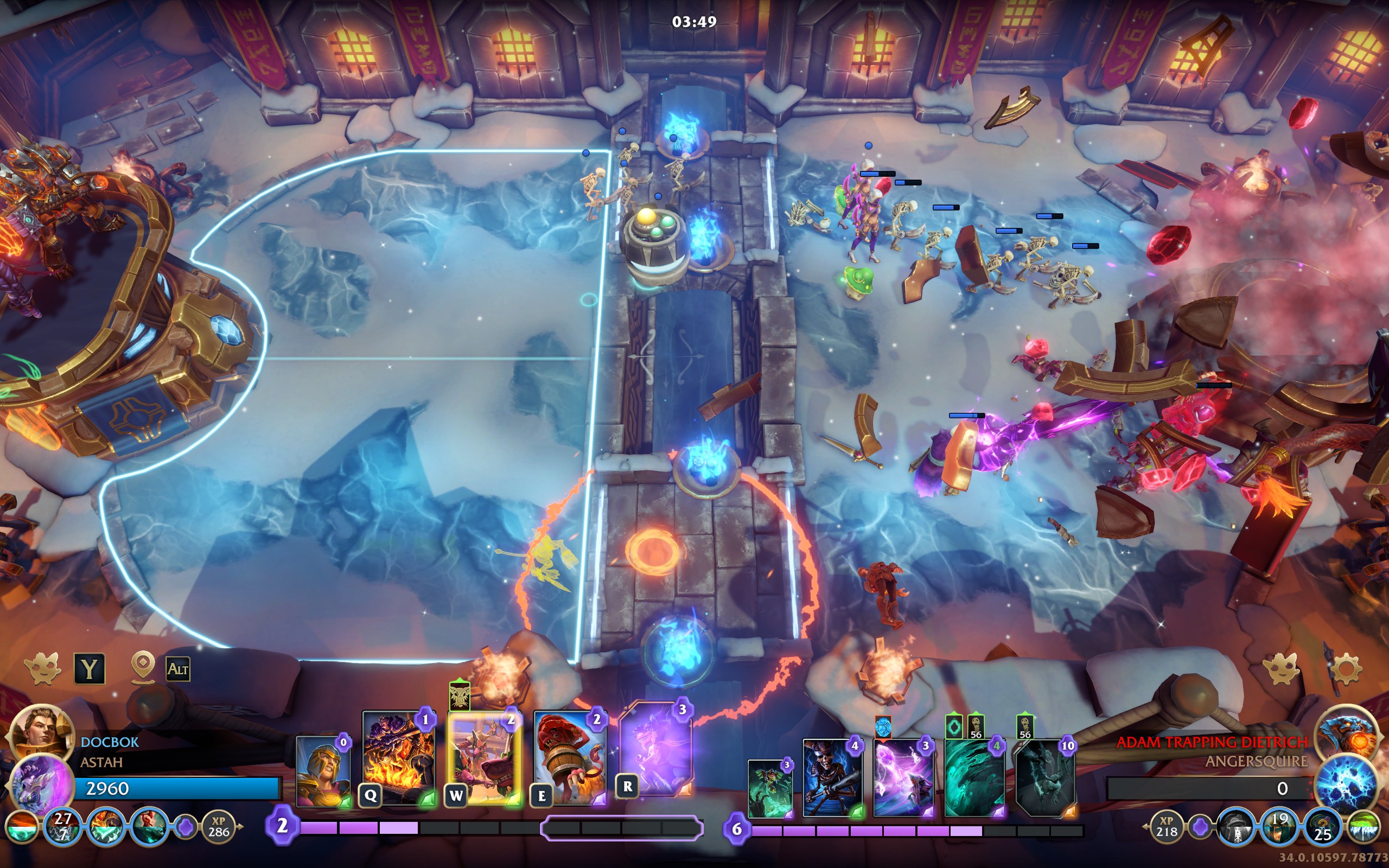The height and width of the screenshot is (868, 1389).
Task: Choose the red barrel-carrying creature card on E
Action: tap(570, 758)
